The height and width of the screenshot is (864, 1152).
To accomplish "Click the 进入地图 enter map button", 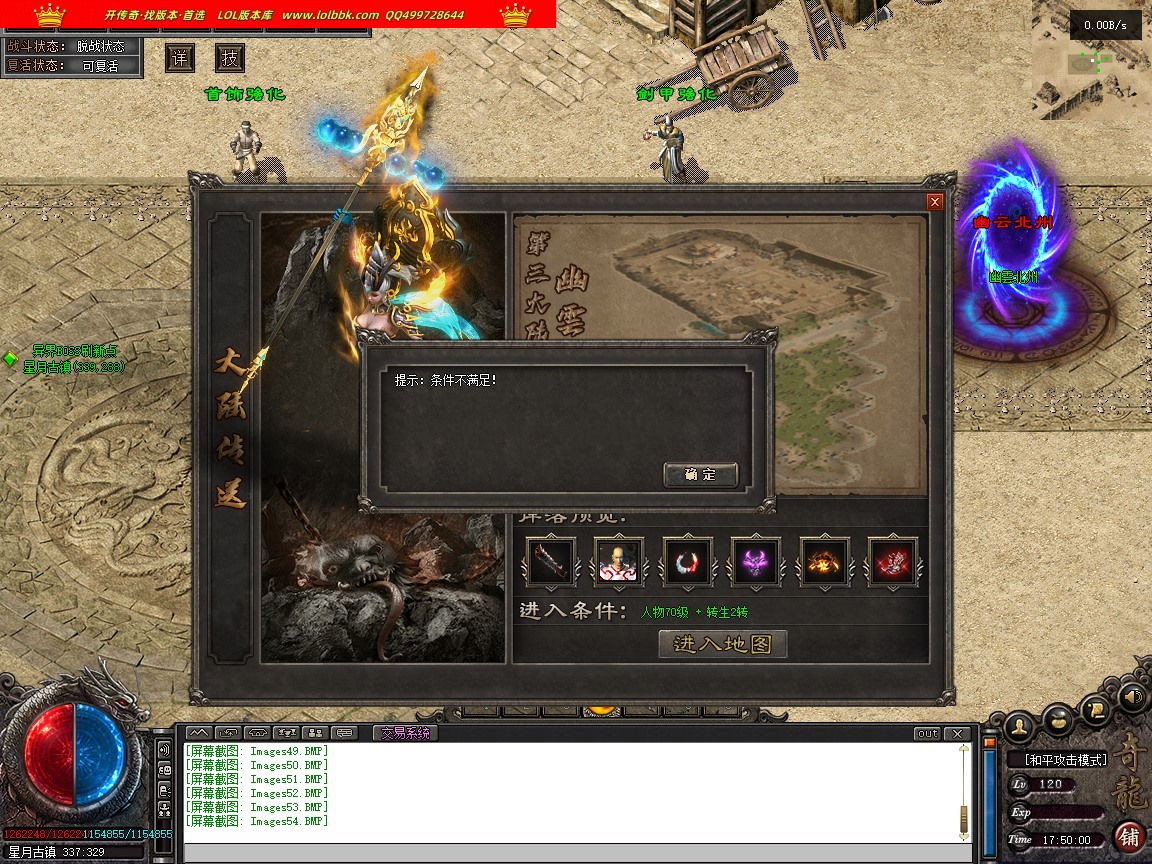I will click(x=722, y=644).
